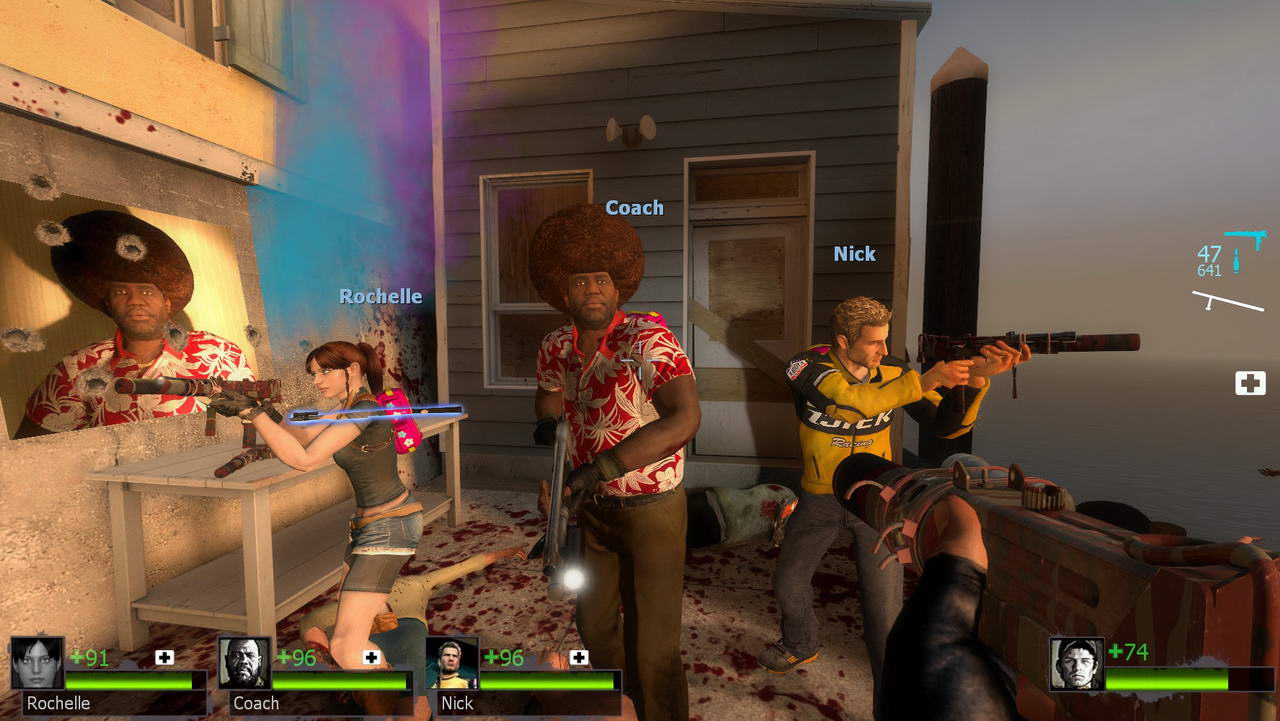Select Coach's portrait in the team panel
Image resolution: width=1280 pixels, height=721 pixels.
coord(244,663)
